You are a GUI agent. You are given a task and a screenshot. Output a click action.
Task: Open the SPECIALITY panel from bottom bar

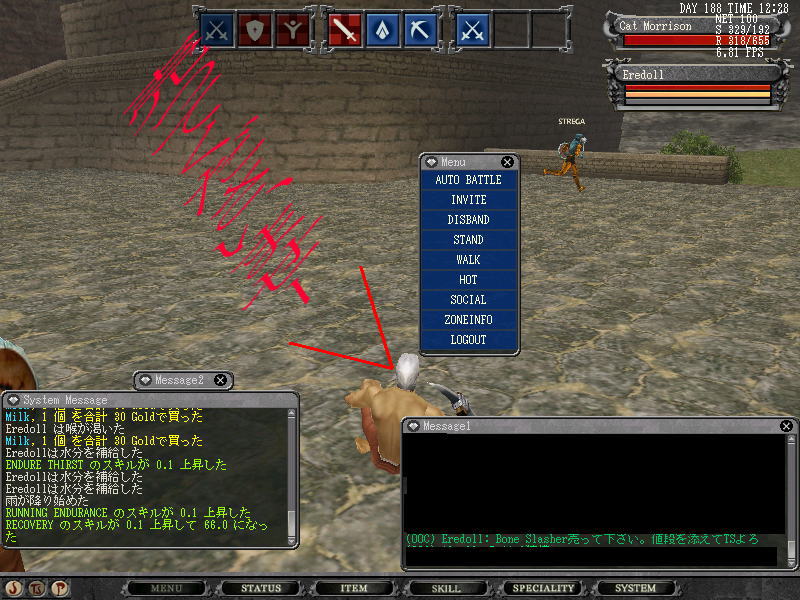click(544, 588)
